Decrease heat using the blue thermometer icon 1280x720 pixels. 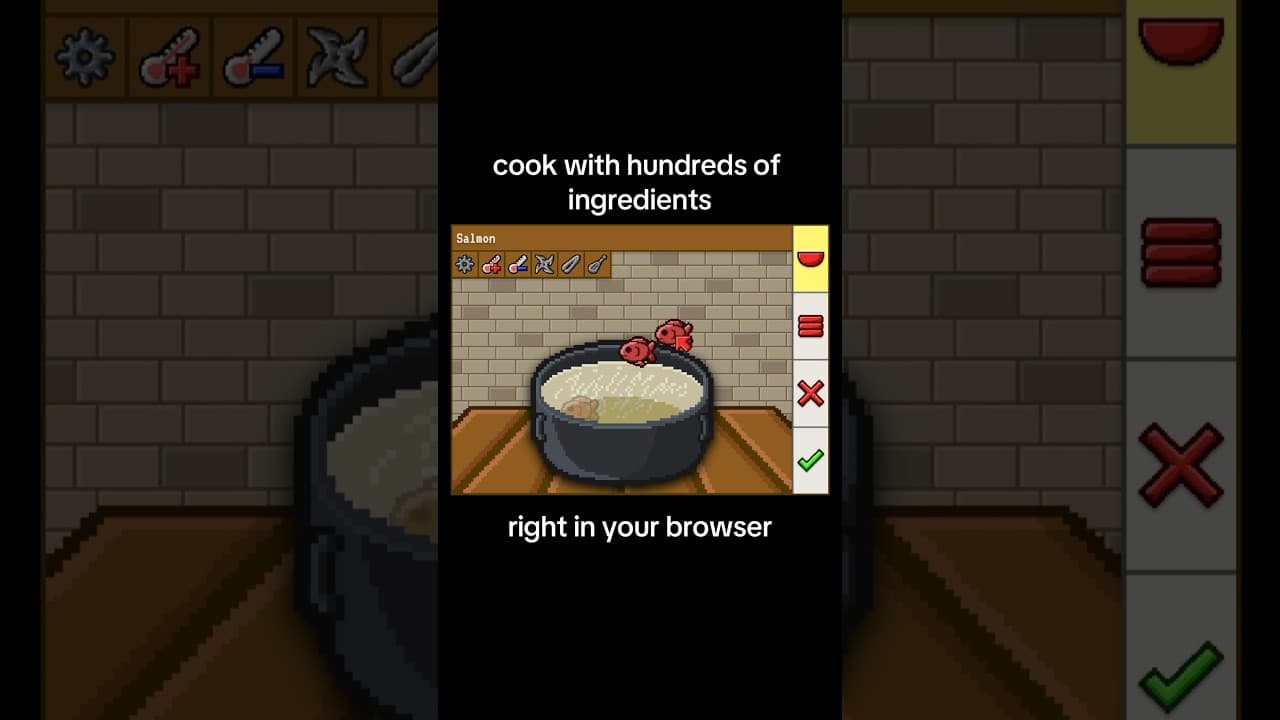click(x=517, y=264)
